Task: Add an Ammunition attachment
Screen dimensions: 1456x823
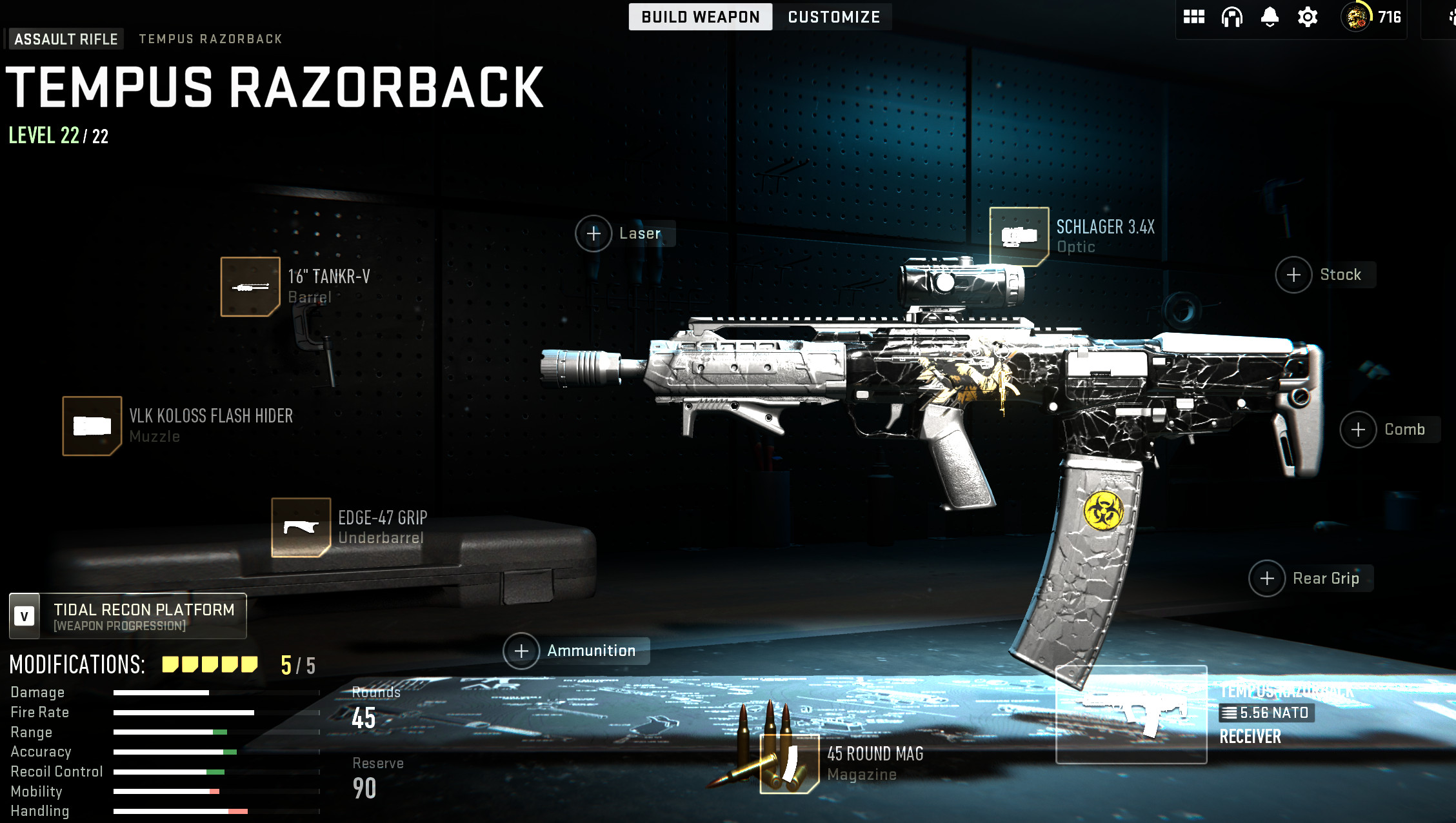Action: tap(521, 651)
